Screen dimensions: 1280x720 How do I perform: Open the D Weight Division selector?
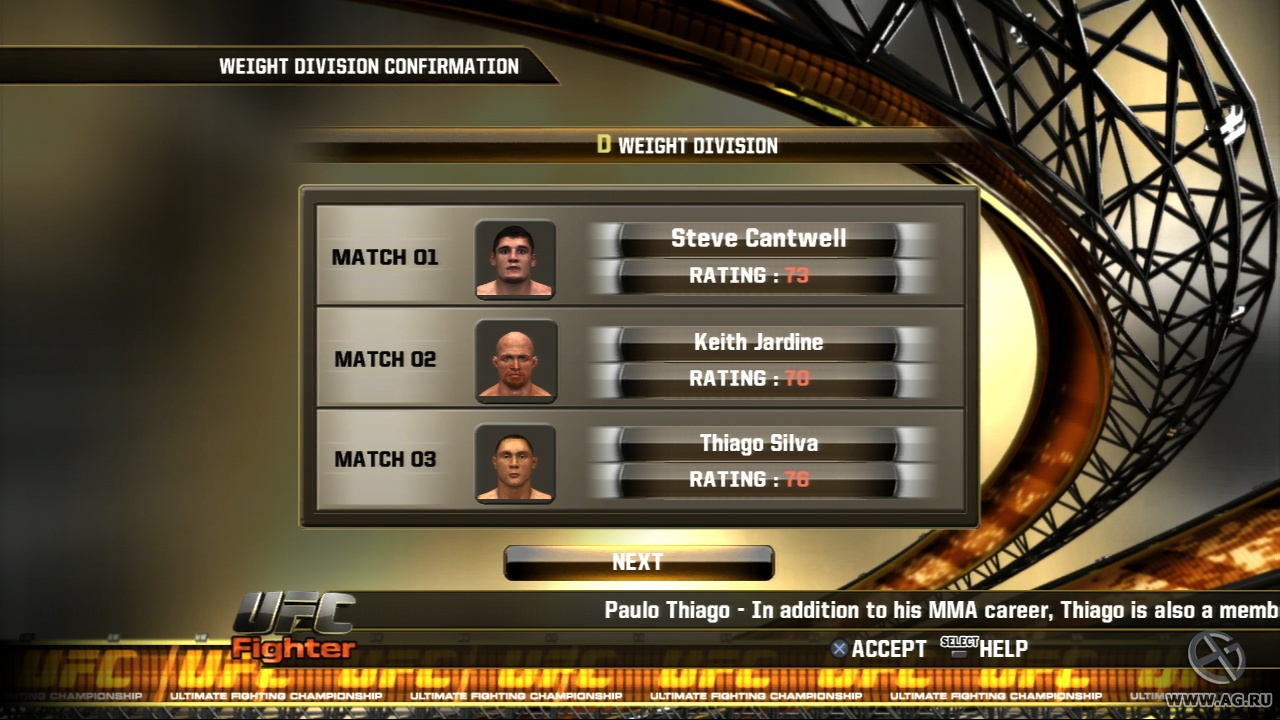pos(690,146)
